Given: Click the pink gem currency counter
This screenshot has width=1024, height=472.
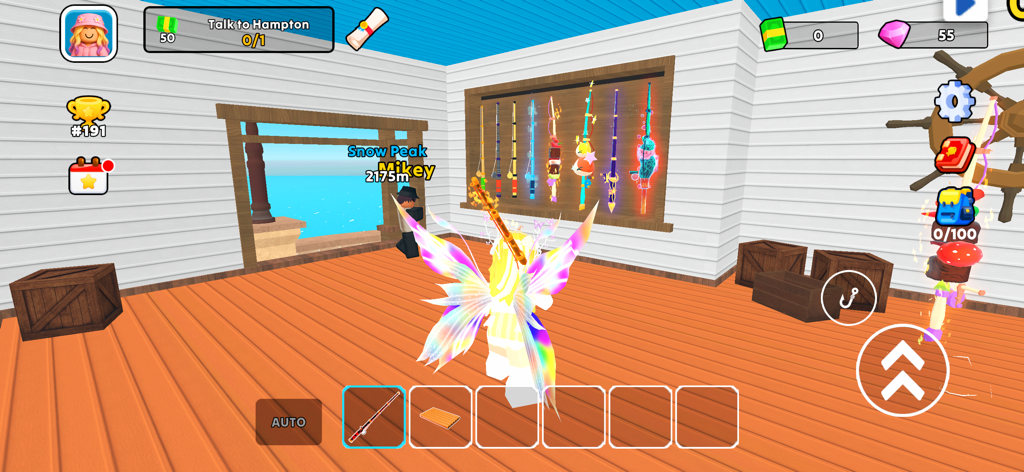Looking at the screenshot, I should pyautogui.click(x=933, y=35).
